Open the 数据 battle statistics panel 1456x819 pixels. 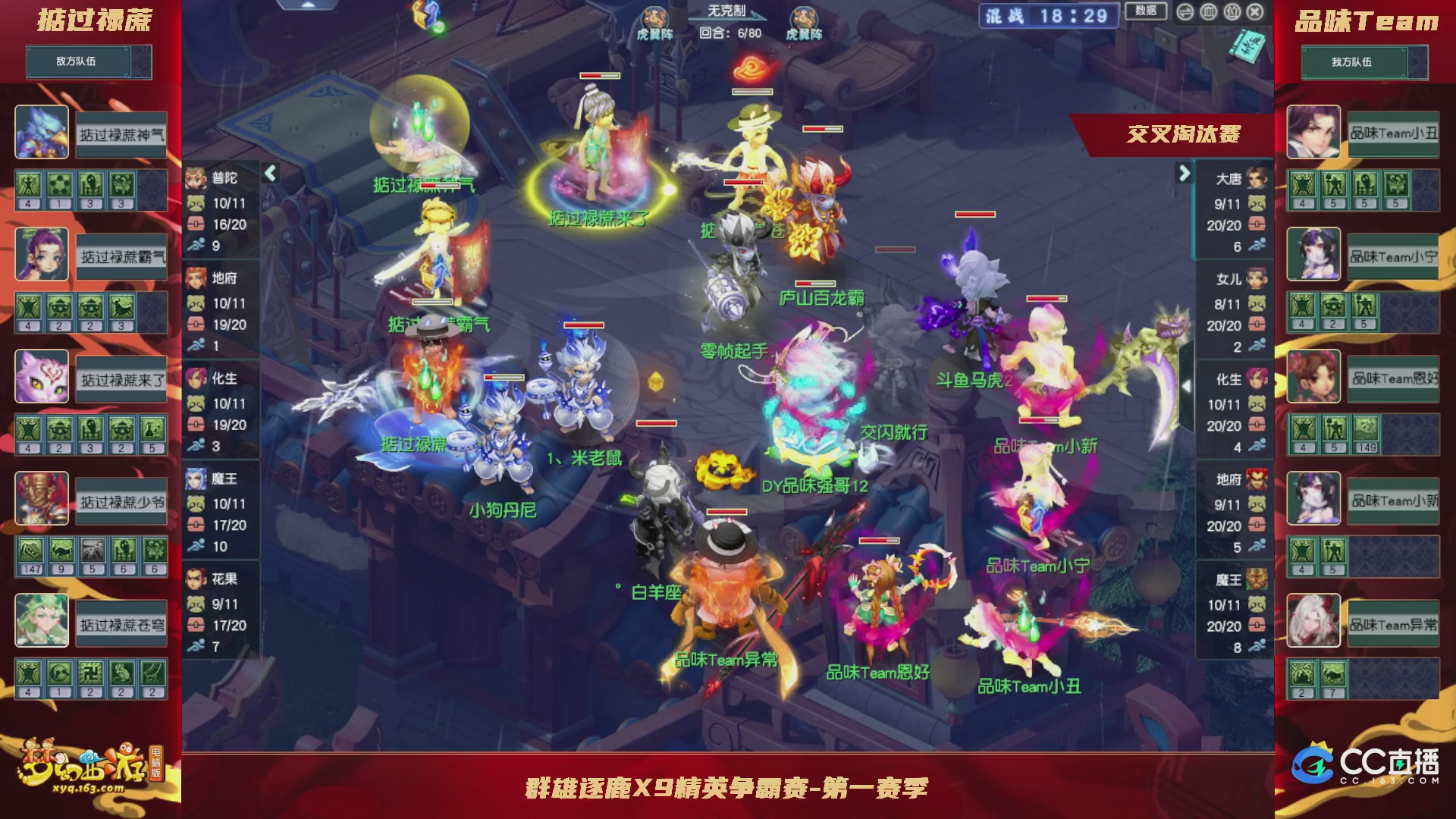1144,11
